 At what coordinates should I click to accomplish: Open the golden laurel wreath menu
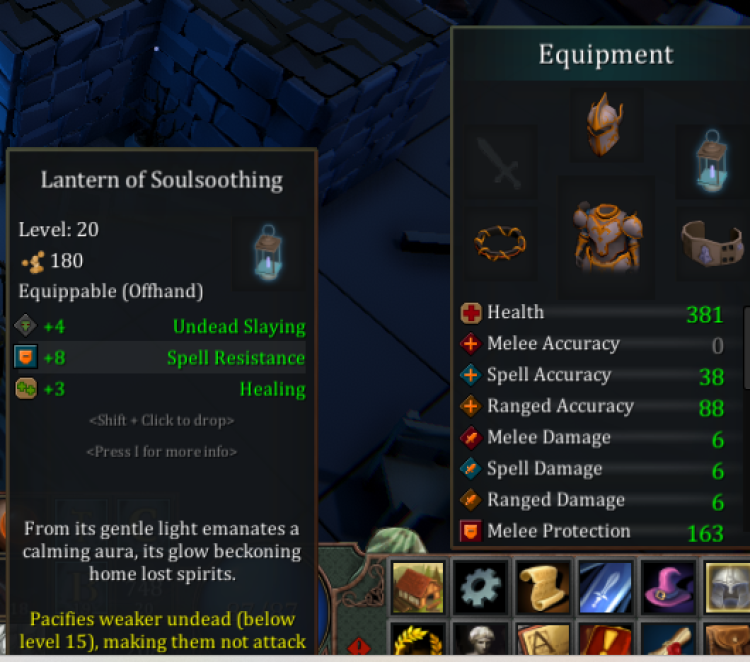point(418,642)
